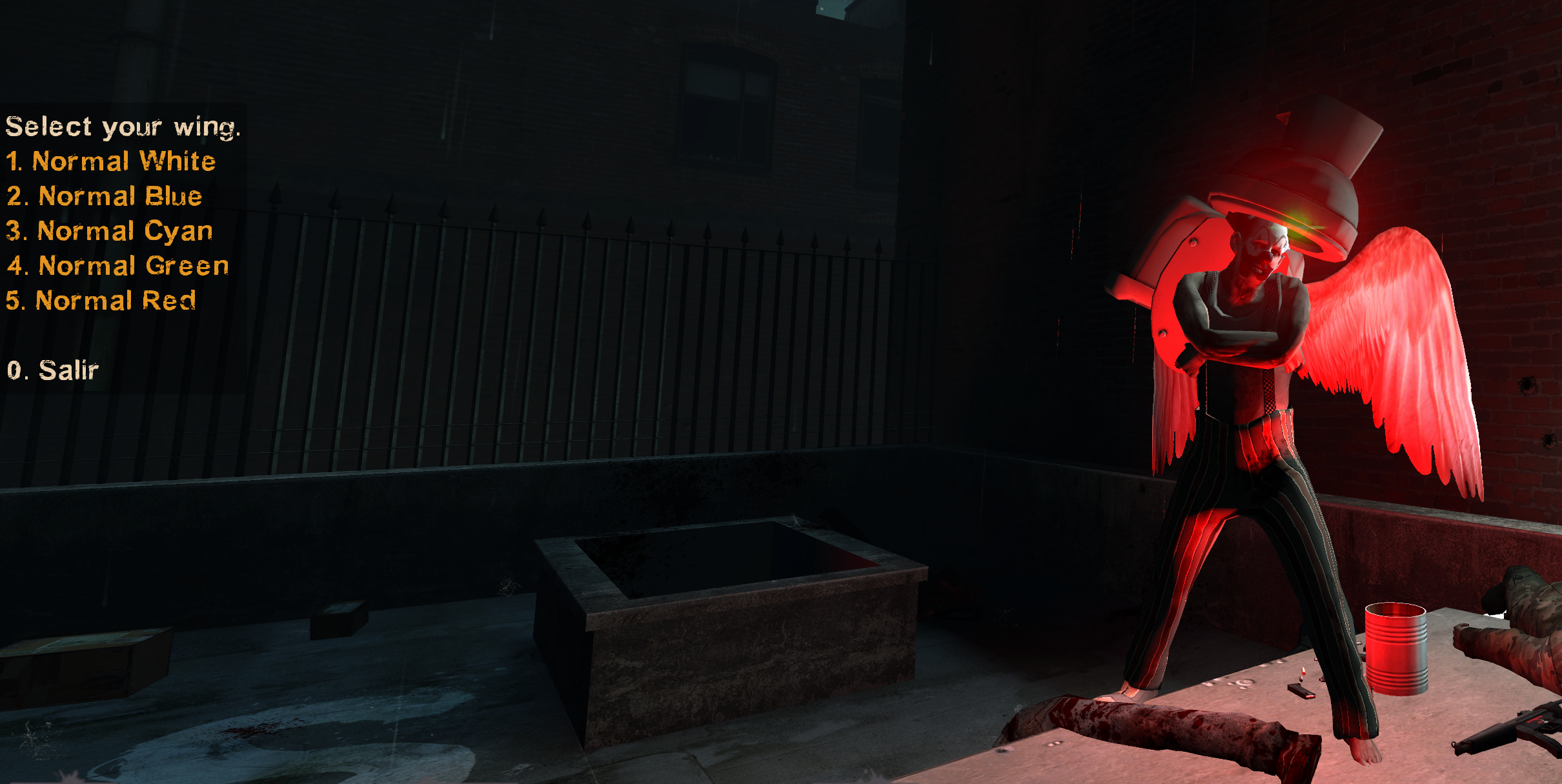1562x784 pixels.
Task: Choose the Normal Red wing
Action: pyautogui.click(x=101, y=301)
